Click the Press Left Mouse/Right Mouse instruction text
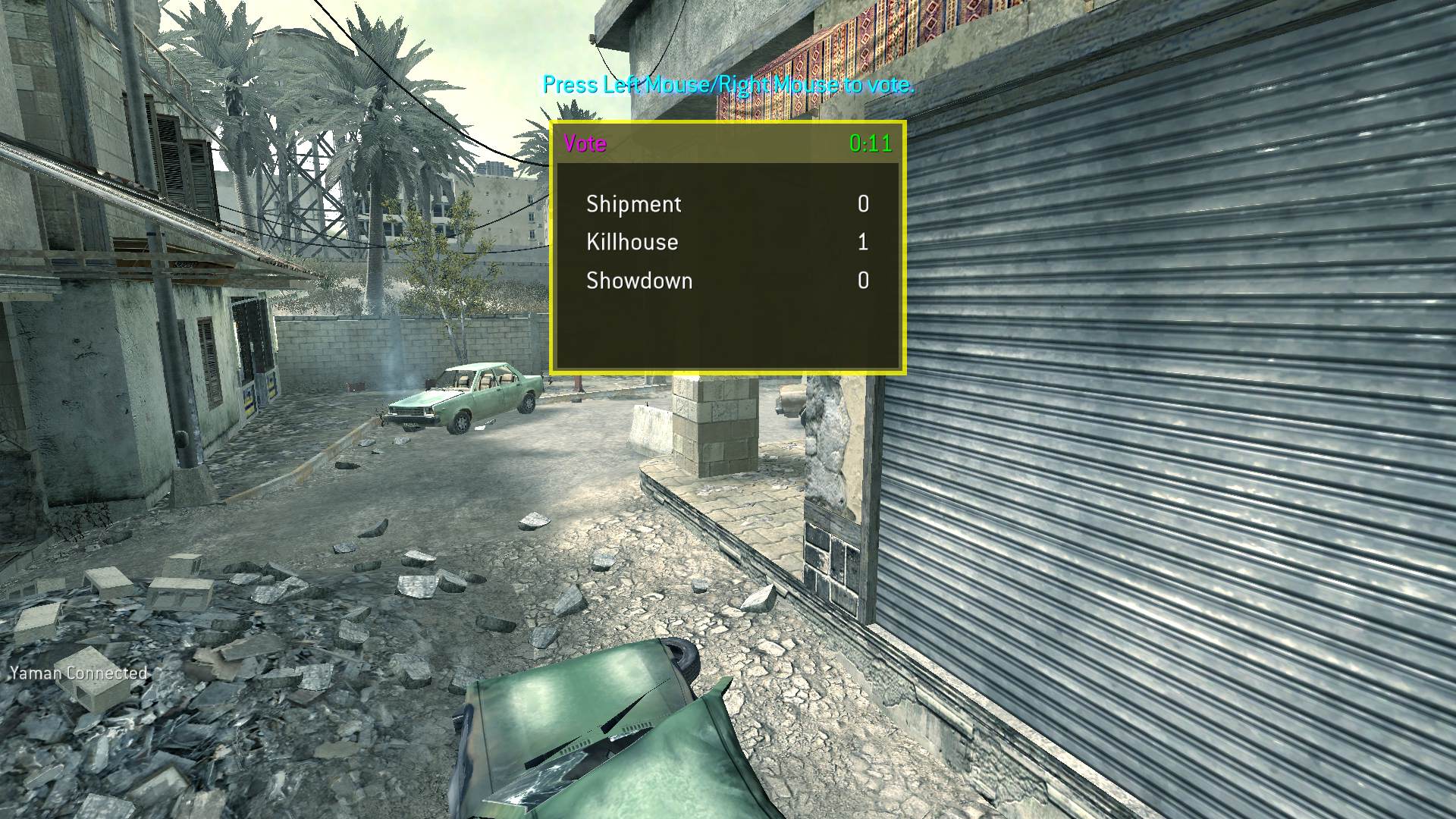The height and width of the screenshot is (819, 1456). pos(727,86)
